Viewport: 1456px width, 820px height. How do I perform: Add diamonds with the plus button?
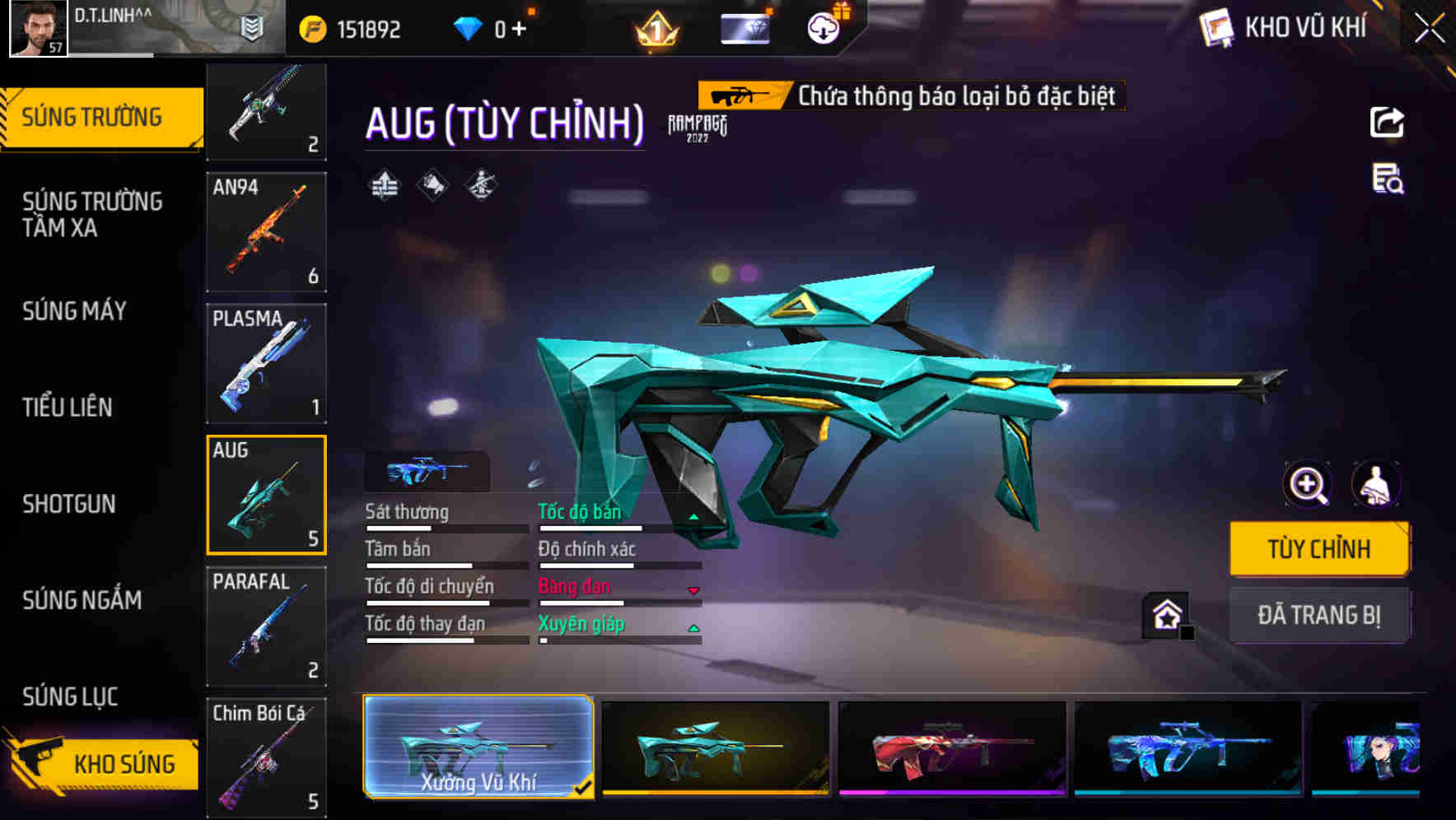click(519, 30)
